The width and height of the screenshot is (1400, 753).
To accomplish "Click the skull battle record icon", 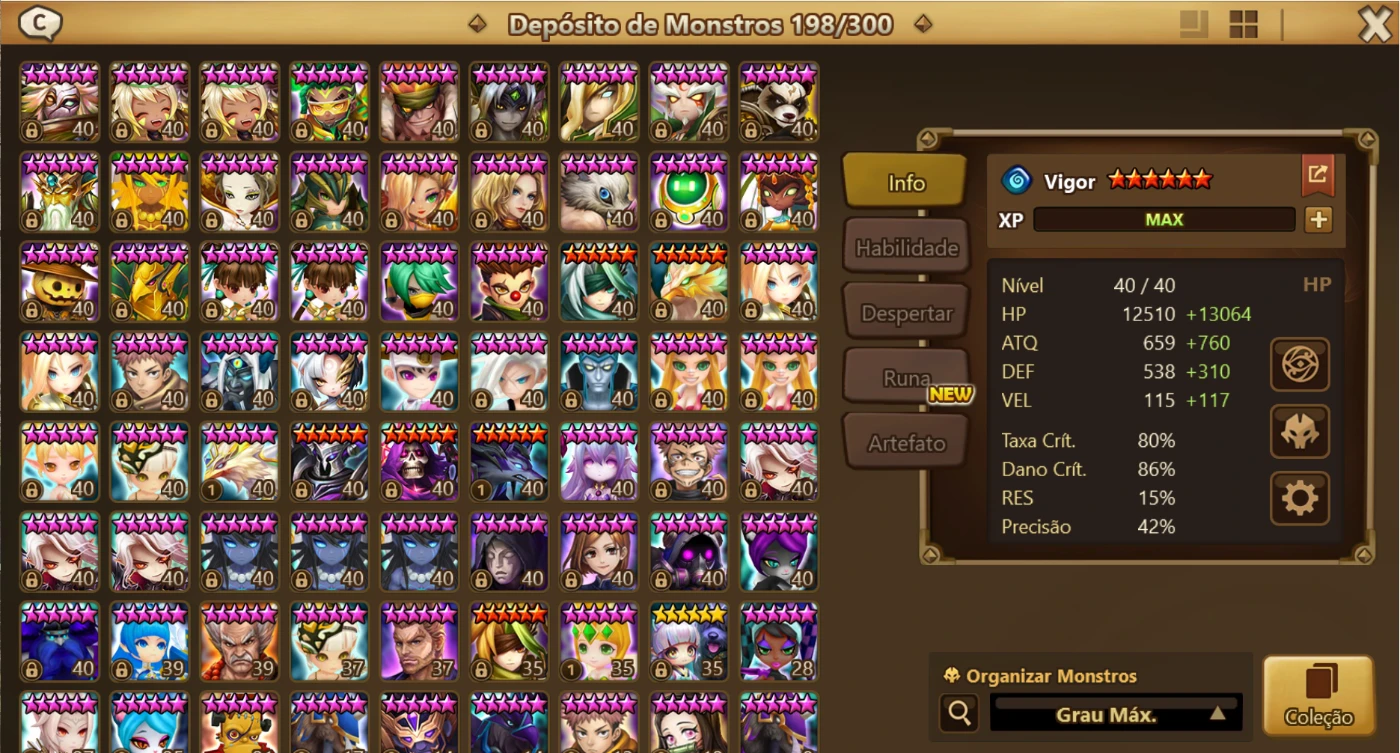I will (x=1299, y=430).
